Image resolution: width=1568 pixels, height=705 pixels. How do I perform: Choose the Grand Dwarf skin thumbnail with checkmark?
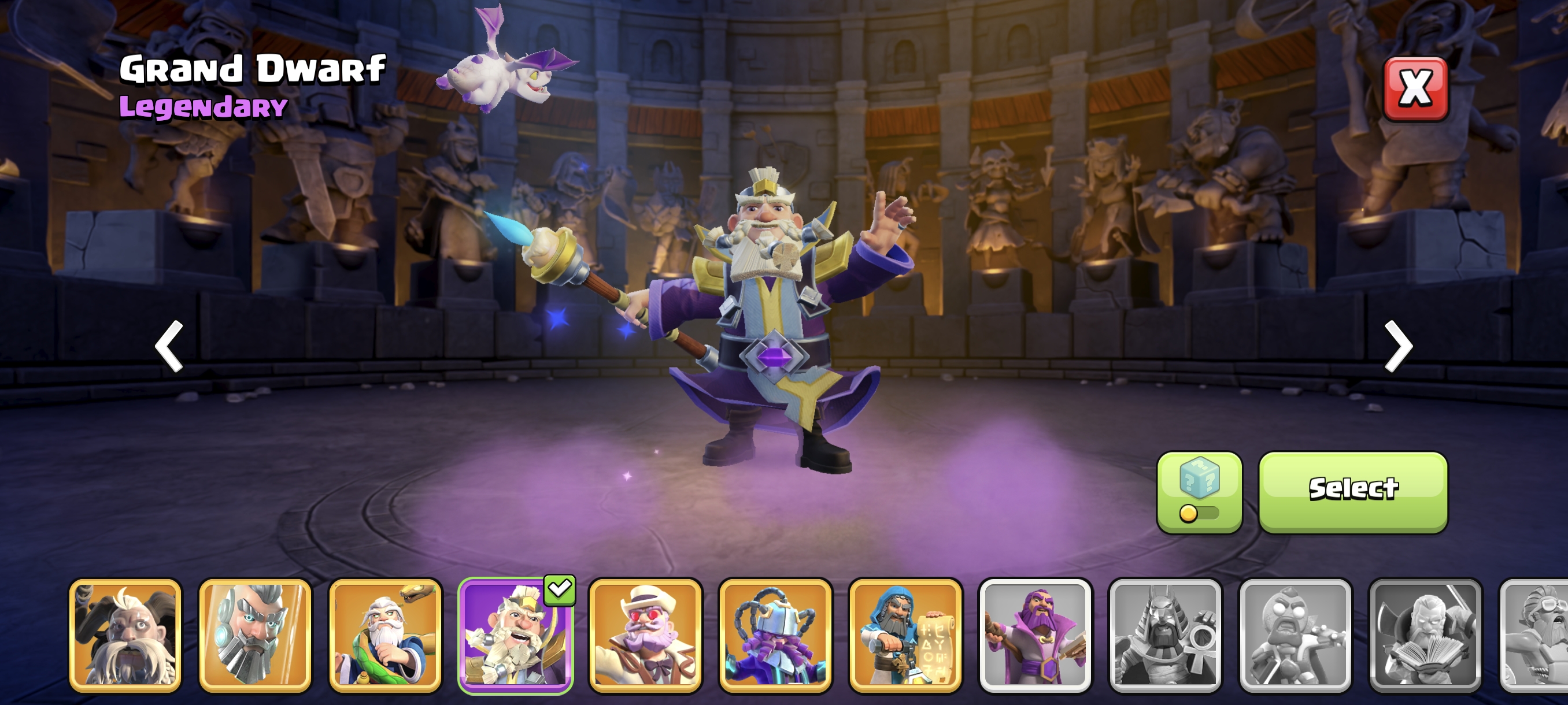(516, 635)
